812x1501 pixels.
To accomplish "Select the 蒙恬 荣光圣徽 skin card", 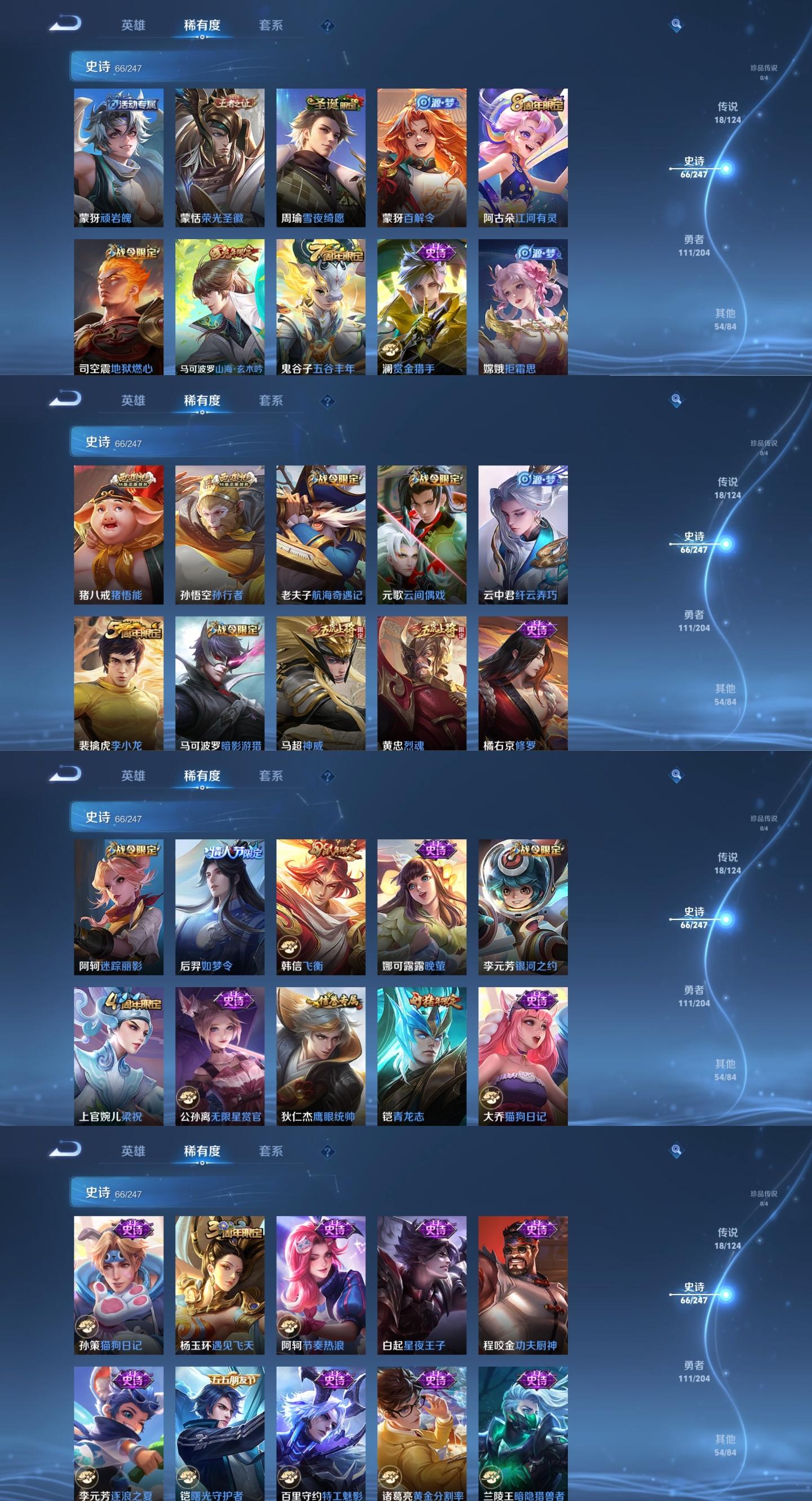I will [219, 157].
